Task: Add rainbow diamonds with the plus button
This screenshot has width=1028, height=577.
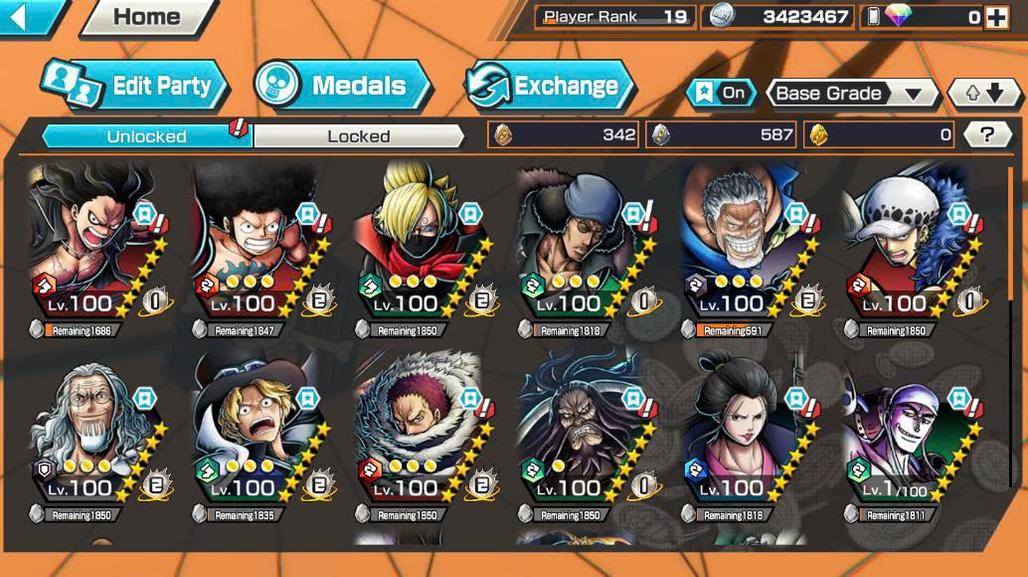Action: tap(996, 17)
